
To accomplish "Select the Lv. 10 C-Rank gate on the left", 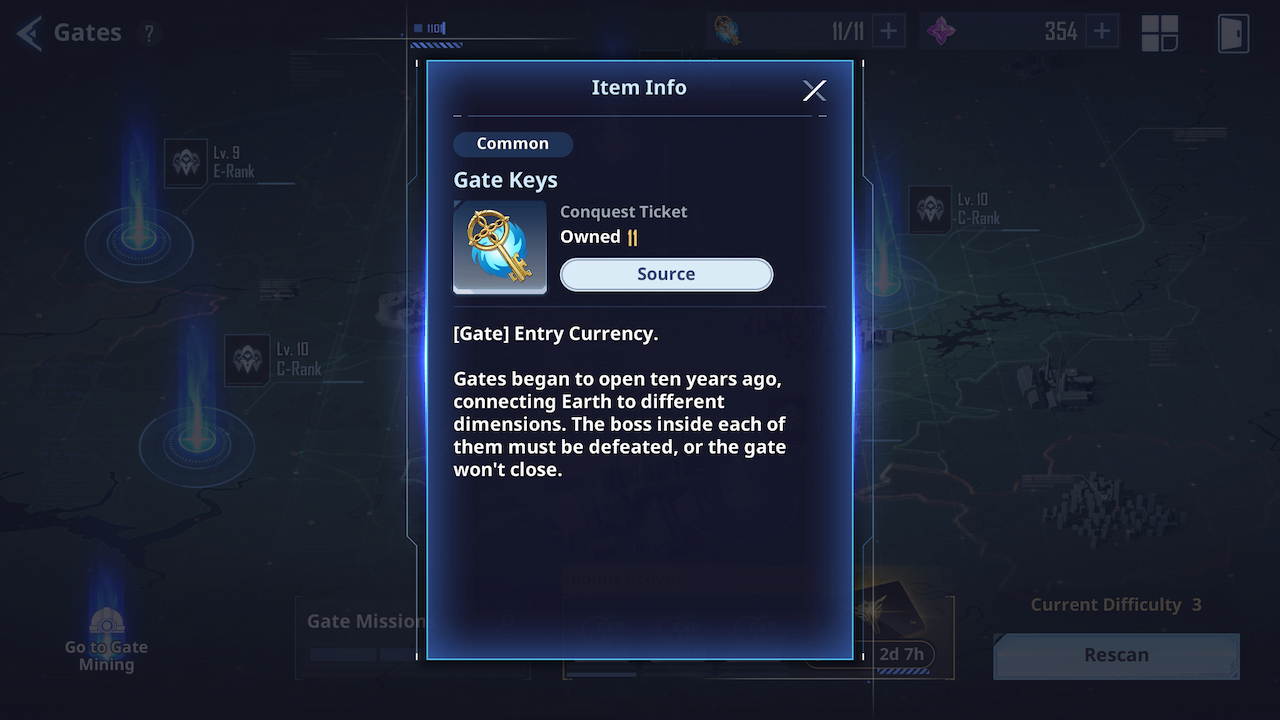I will click(247, 360).
